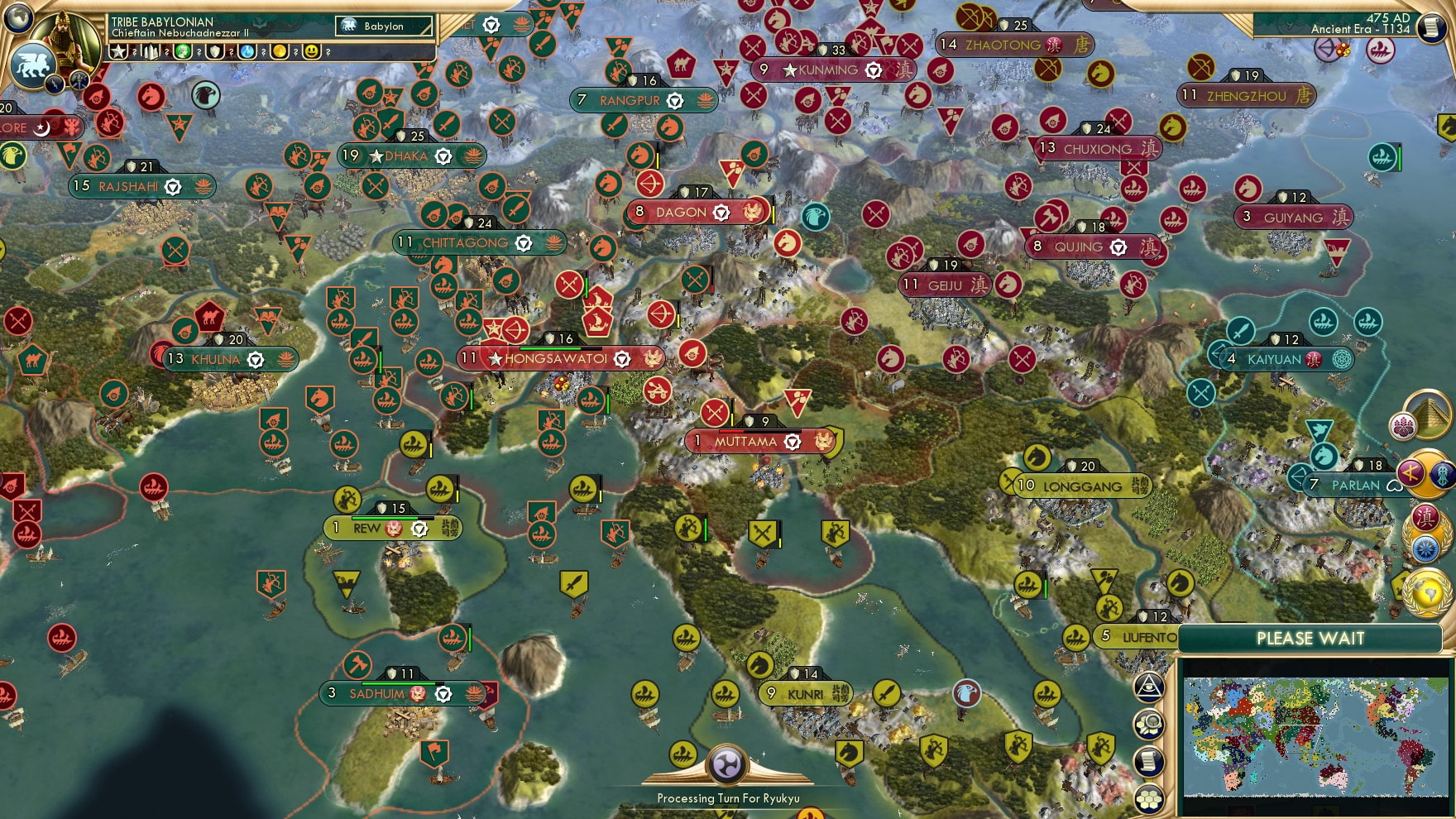Image resolution: width=1456 pixels, height=819 pixels.
Task: Open the Kunming city banner
Action: click(830, 70)
